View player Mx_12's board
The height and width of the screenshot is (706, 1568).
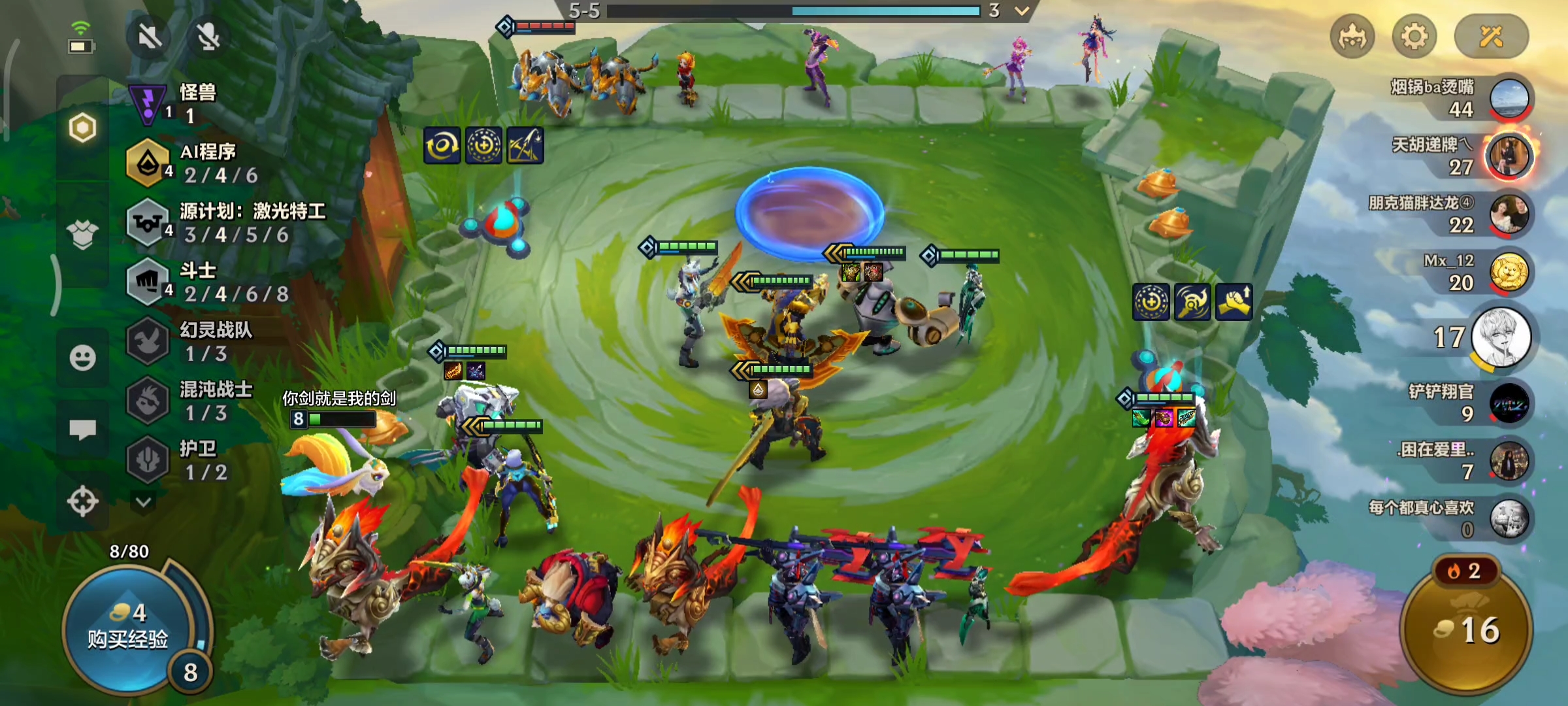[1509, 272]
